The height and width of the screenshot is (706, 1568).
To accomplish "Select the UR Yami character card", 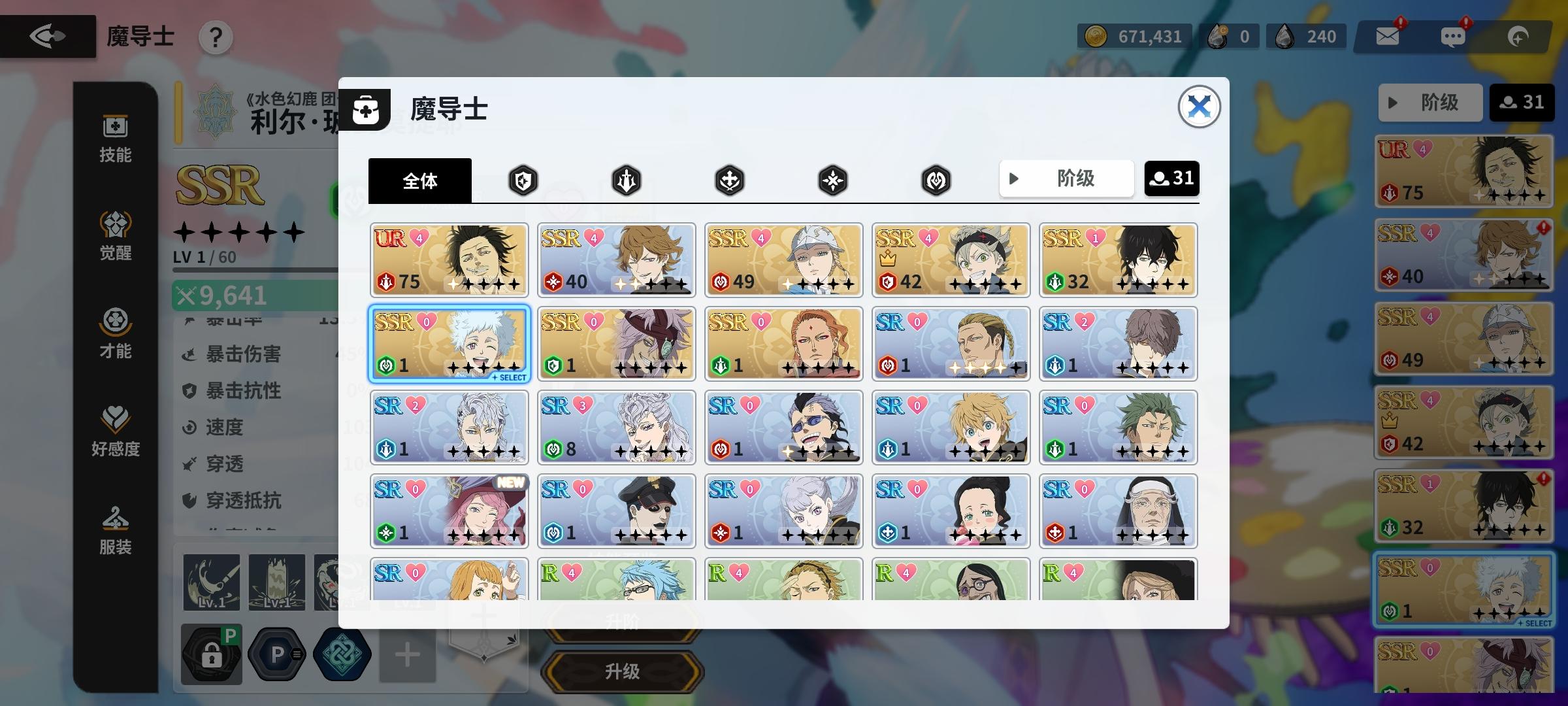I will 449,260.
